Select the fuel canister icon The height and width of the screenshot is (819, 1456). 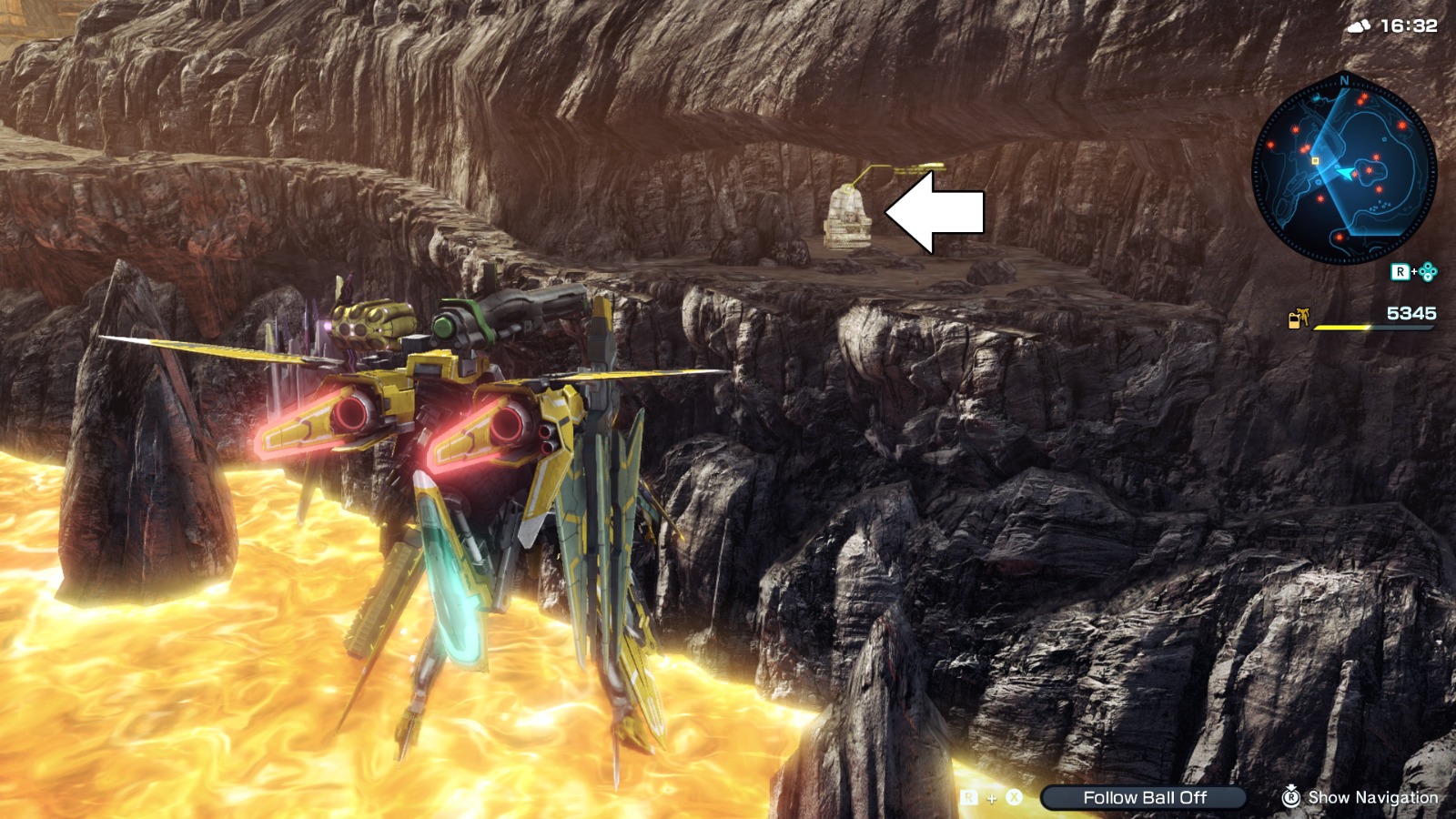point(1293,320)
